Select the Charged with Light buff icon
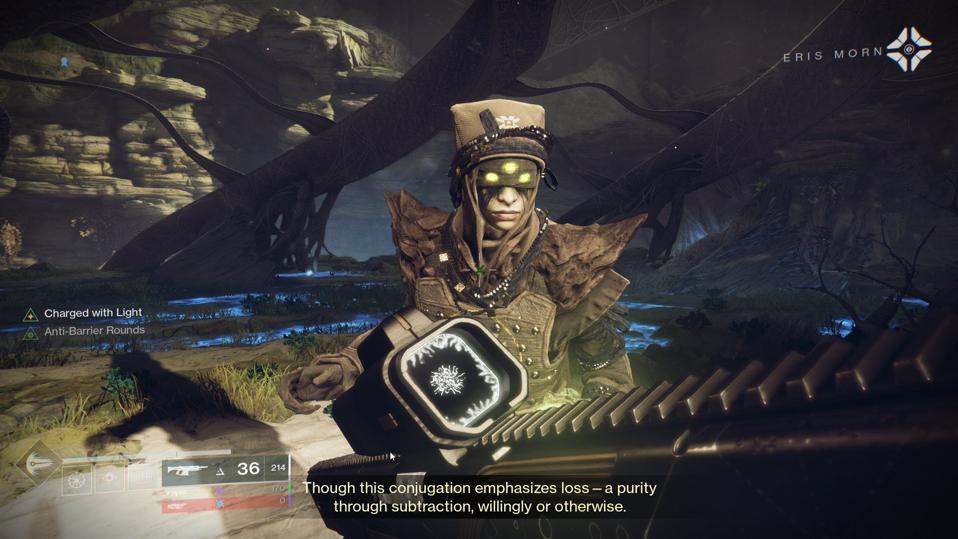Image resolution: width=958 pixels, height=539 pixels. pos(31,314)
